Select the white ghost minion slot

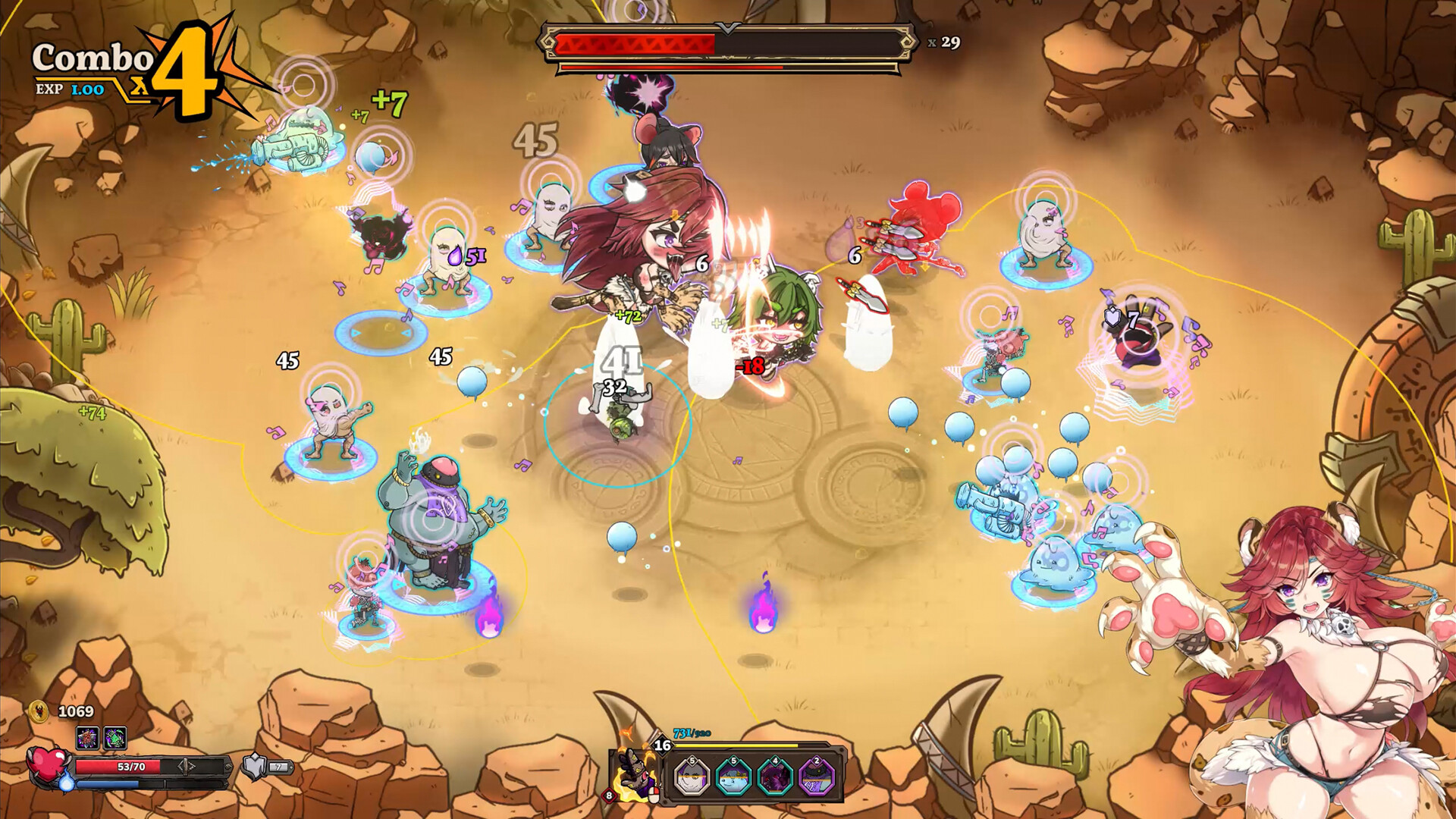(x=692, y=778)
